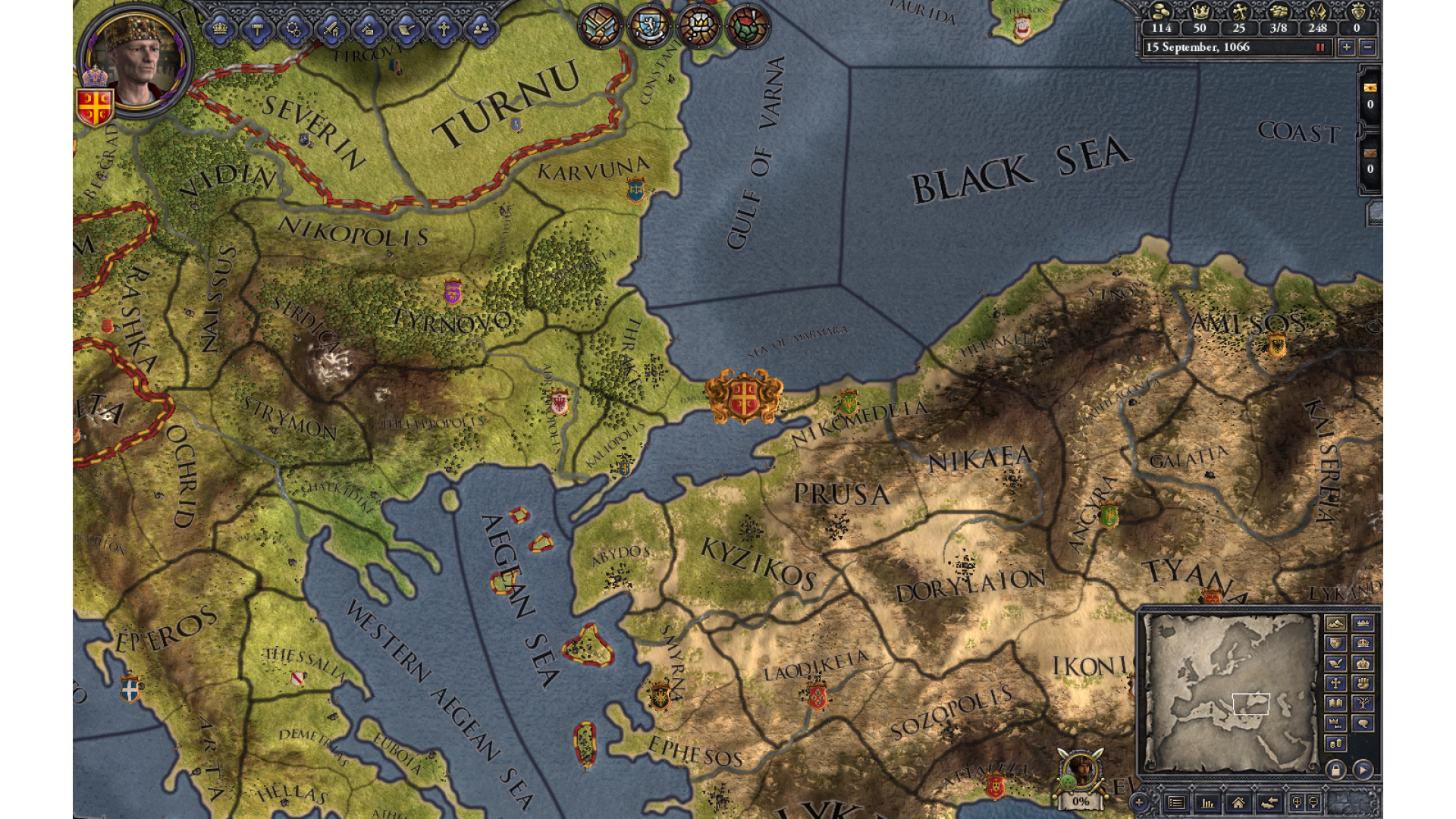Screen dimensions: 1456x819
Task: Toggle pause on the date bar
Action: coord(1320,47)
